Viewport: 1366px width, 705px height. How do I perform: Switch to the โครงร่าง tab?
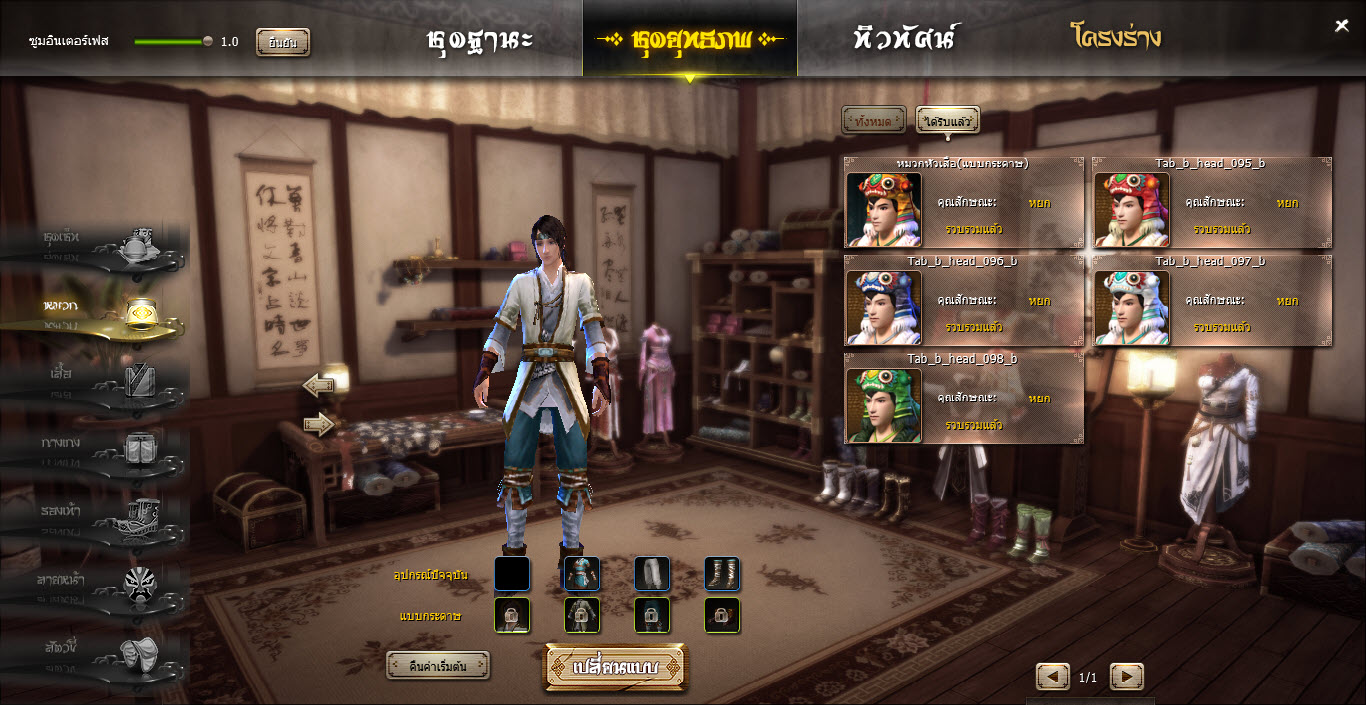click(x=1116, y=40)
